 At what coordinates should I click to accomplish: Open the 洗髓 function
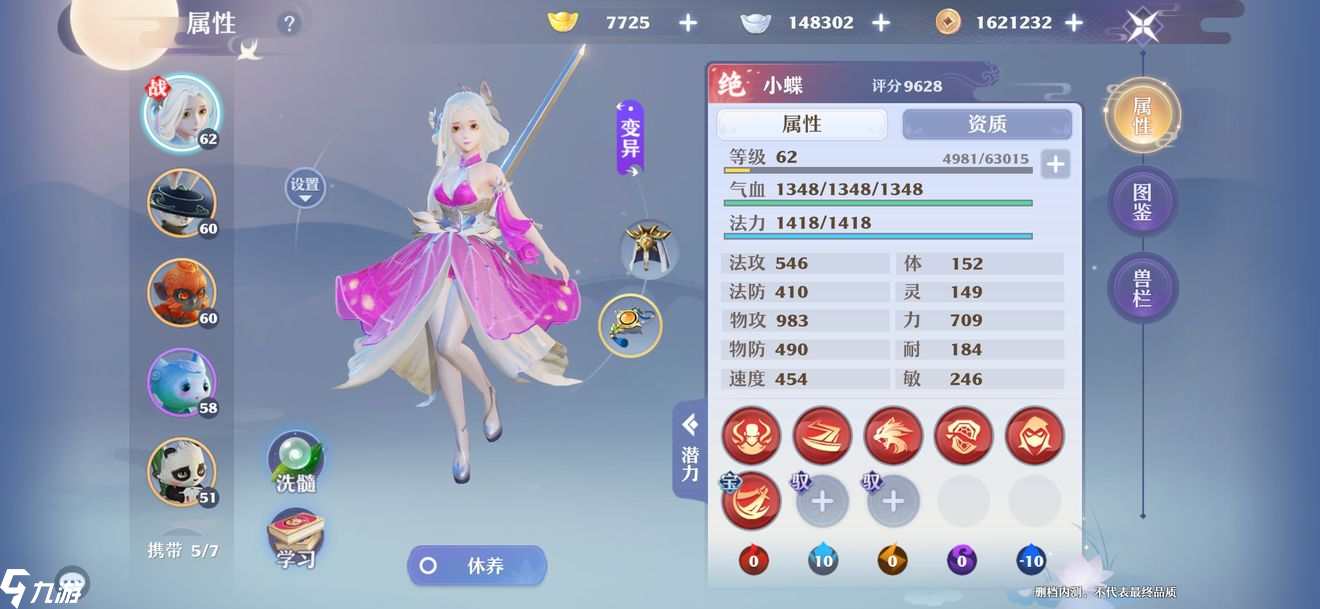[295, 463]
